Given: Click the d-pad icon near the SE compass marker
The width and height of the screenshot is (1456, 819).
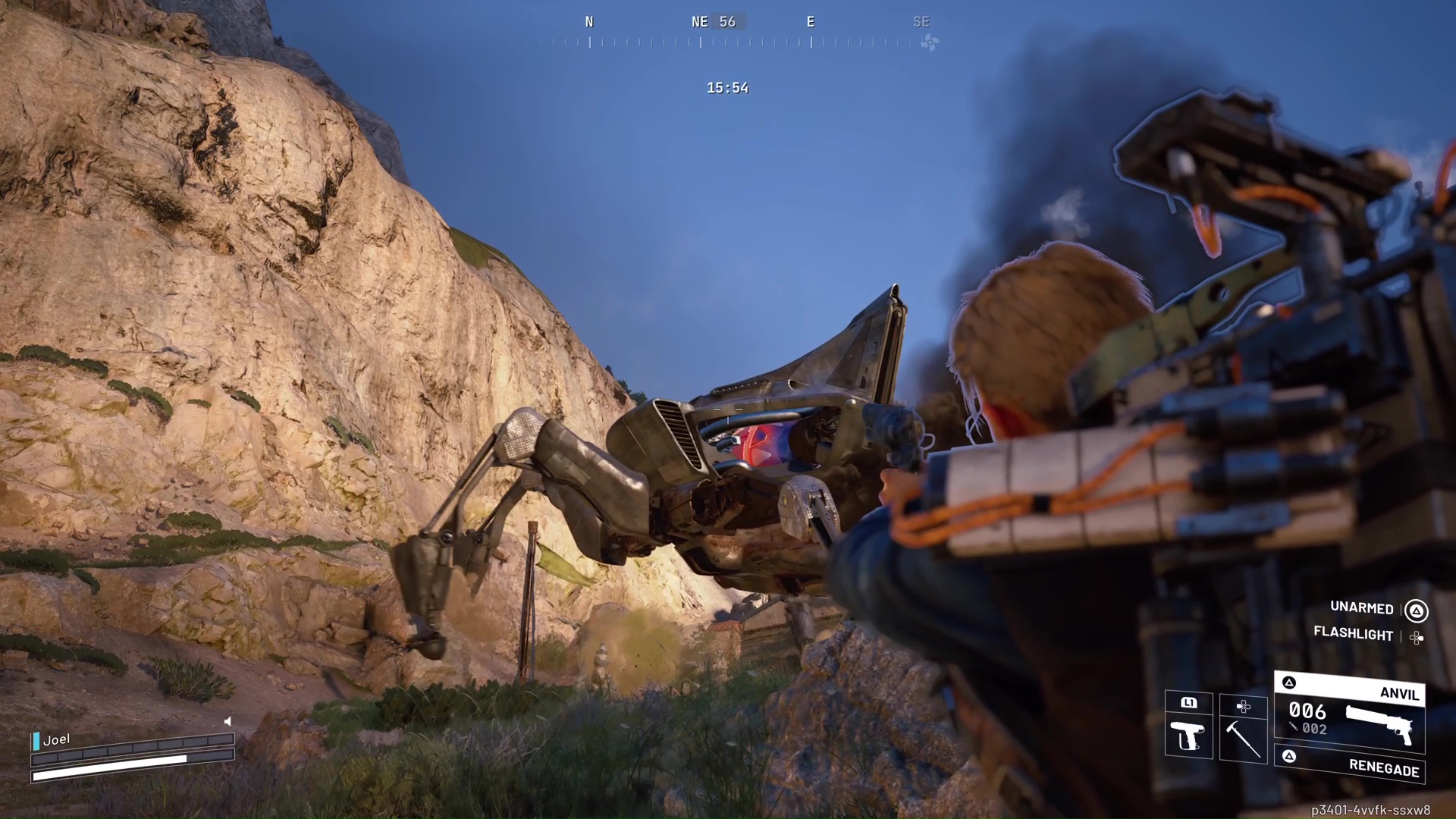Looking at the screenshot, I should pos(928,43).
